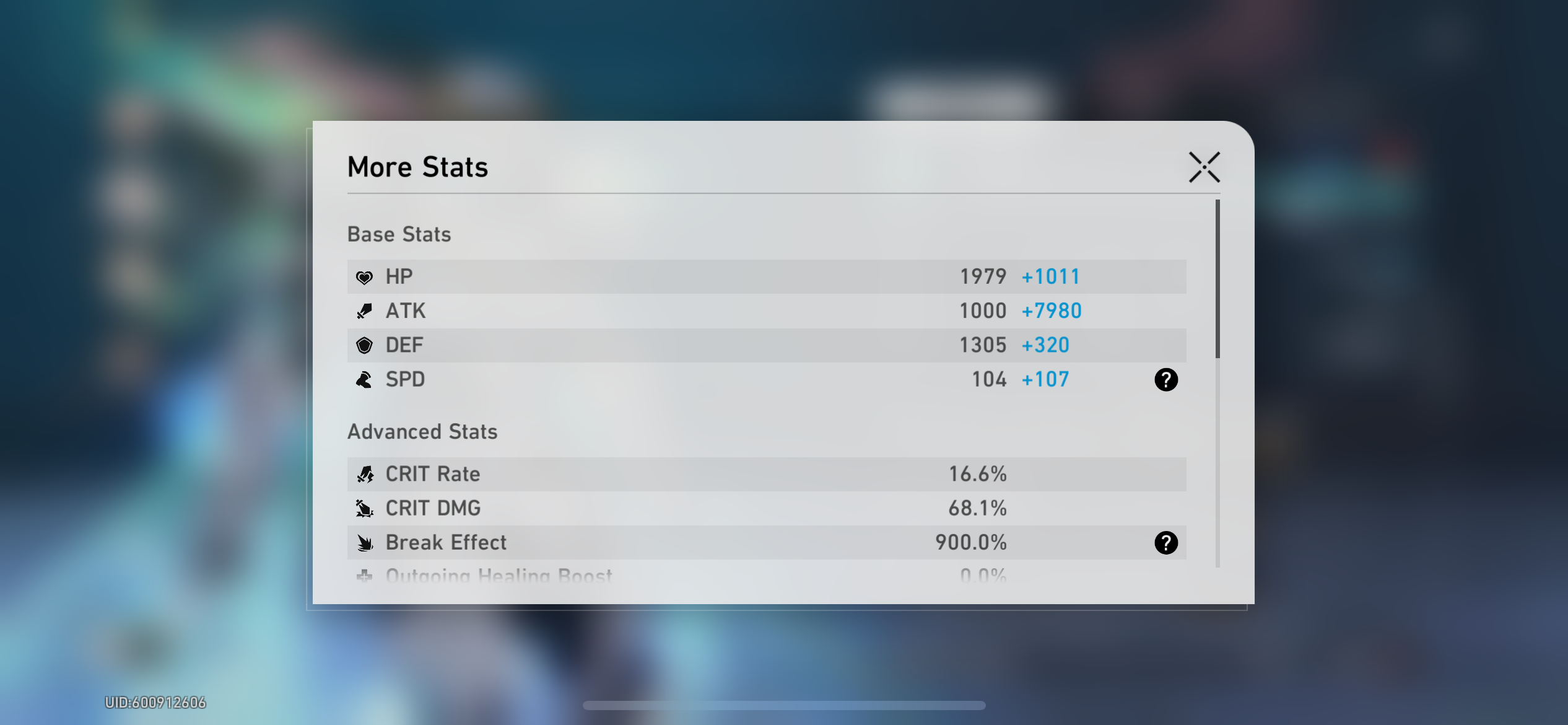Click the CRIT DMG icon
The height and width of the screenshot is (725, 1568).
tap(366, 508)
